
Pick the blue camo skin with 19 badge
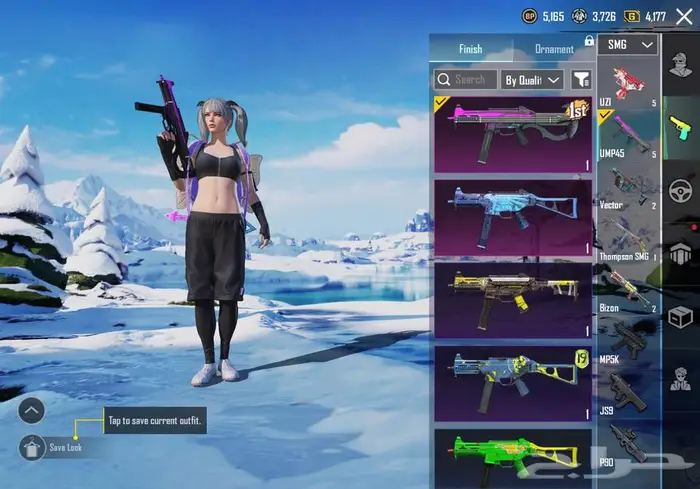512,383
